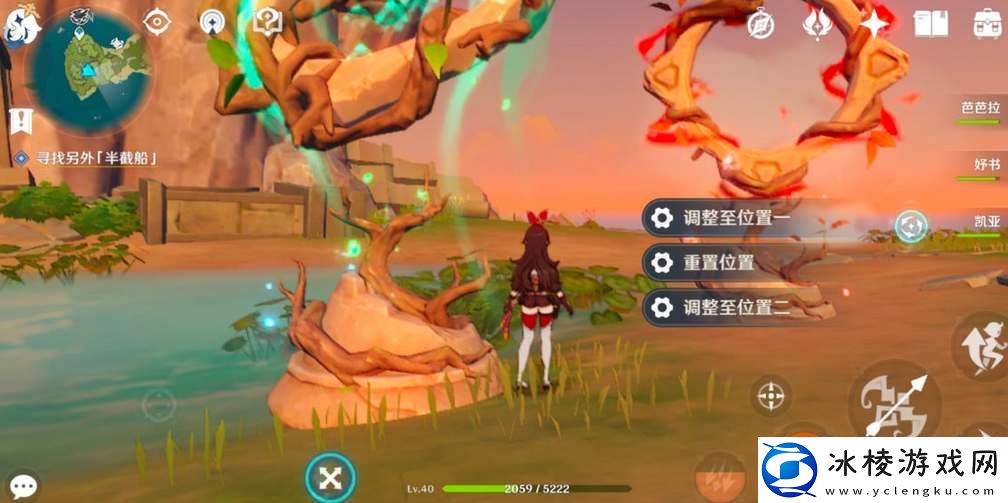Open the four-pointed star Wish icon
This screenshot has height=503, width=1008.
[x=875, y=24]
